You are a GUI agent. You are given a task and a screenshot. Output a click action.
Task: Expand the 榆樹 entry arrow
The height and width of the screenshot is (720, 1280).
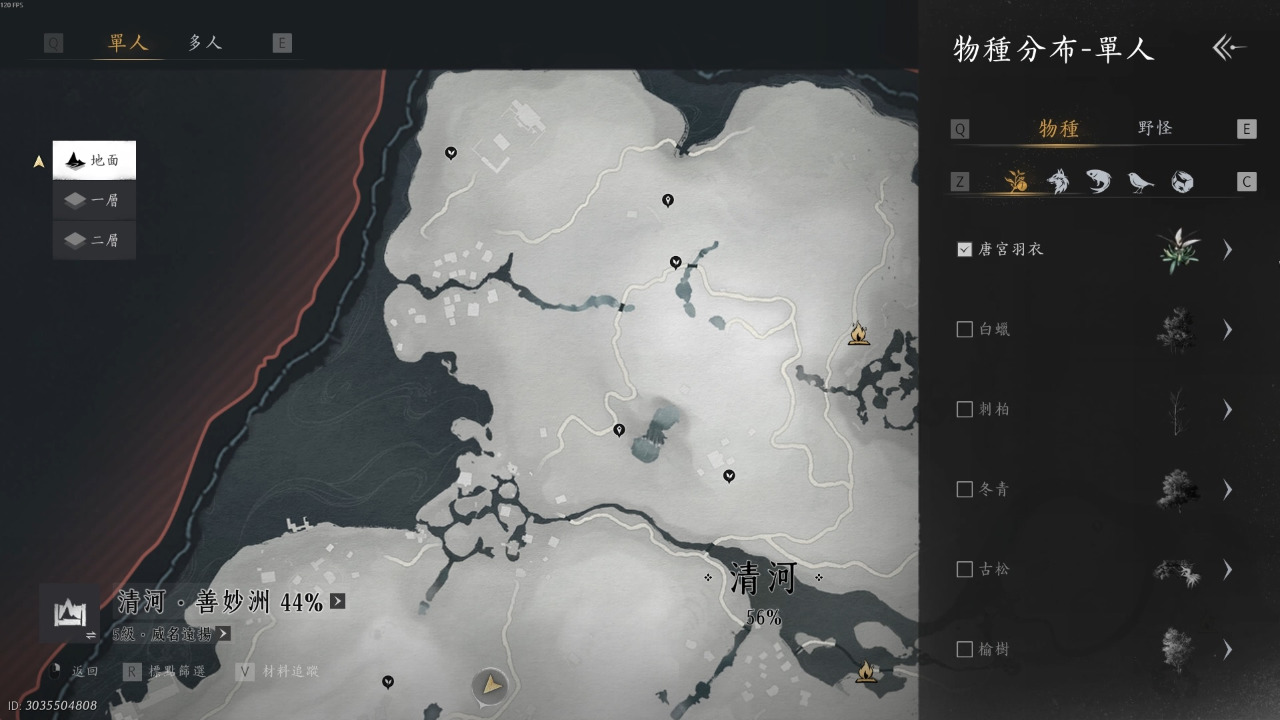tap(1228, 649)
